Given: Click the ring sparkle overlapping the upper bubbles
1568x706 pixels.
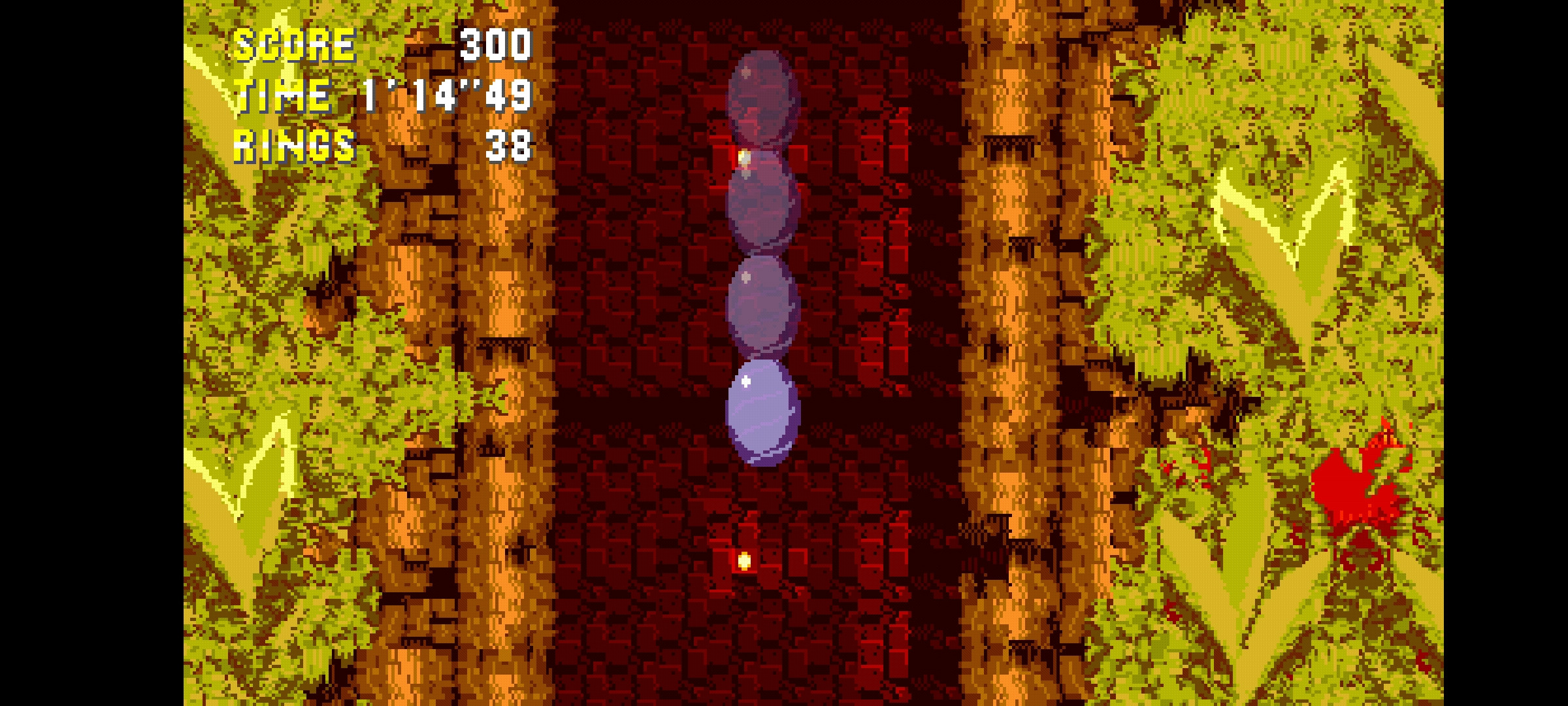Looking at the screenshot, I should point(743,158).
